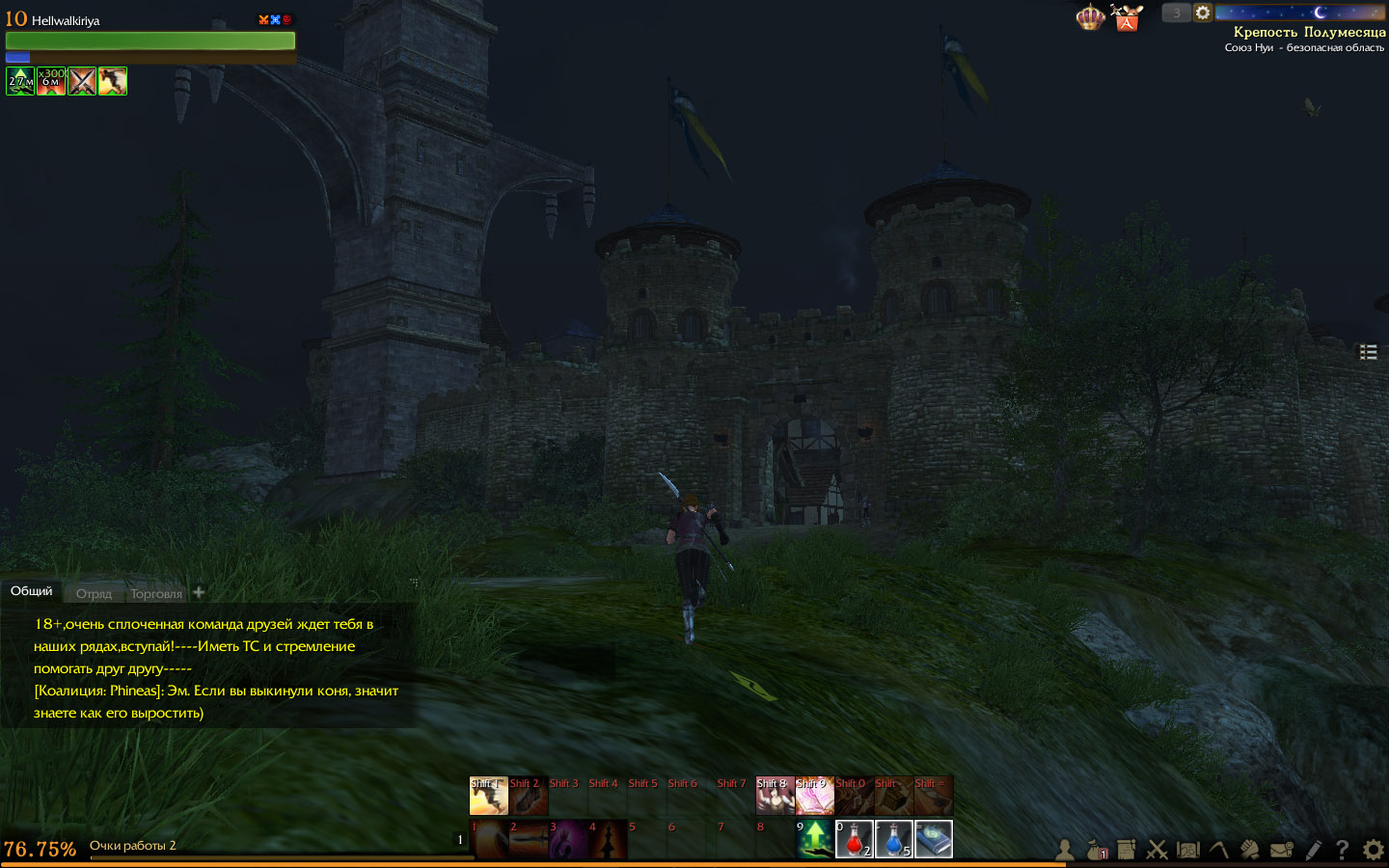
Task: Activate the Shift 1 winged skill
Action: point(488,796)
